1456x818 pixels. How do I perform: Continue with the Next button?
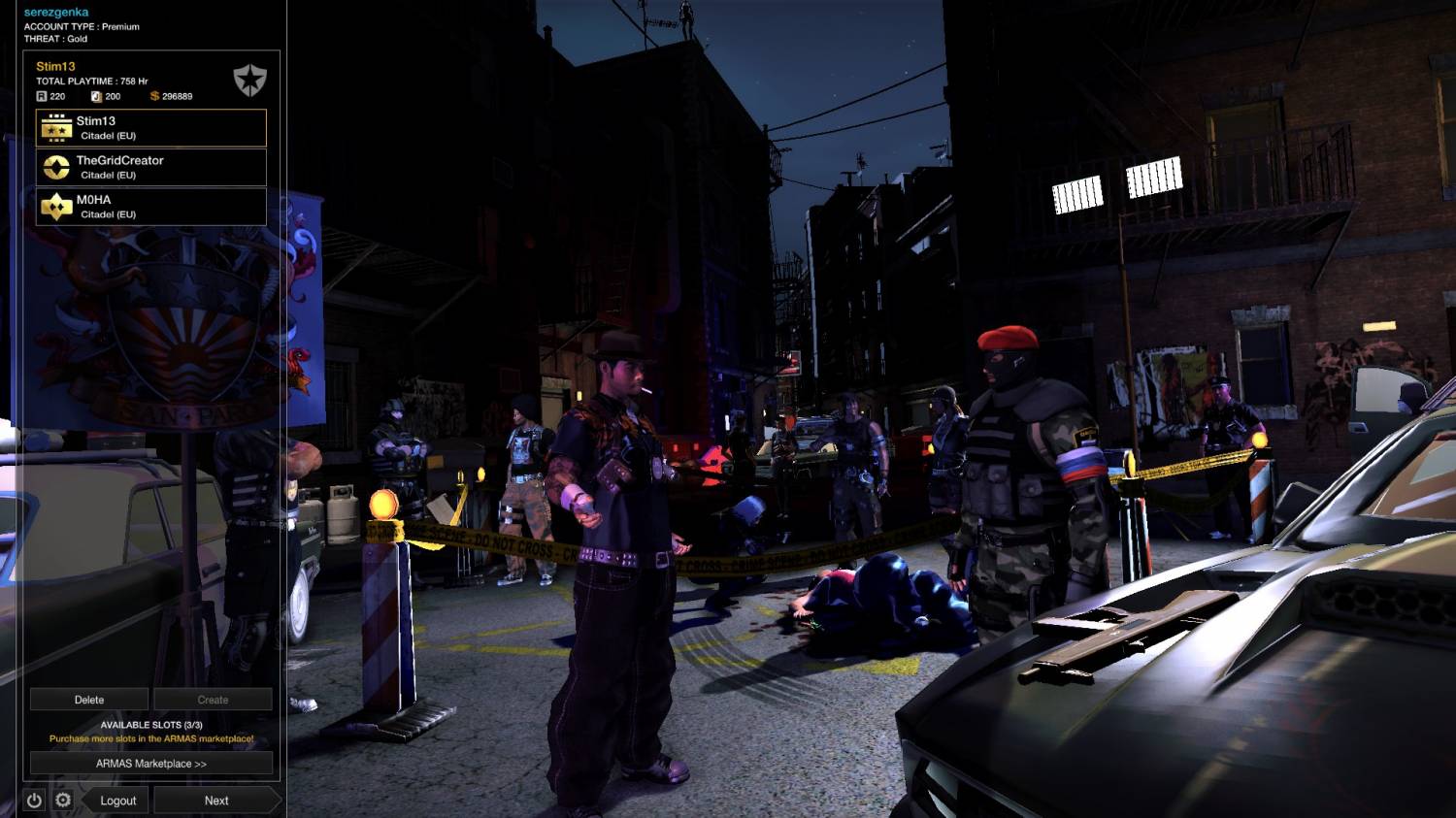[216, 801]
